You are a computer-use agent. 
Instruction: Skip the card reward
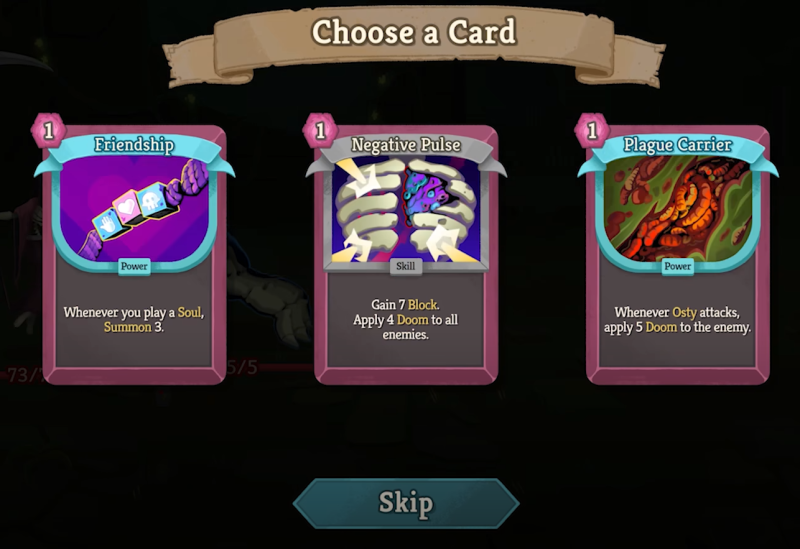[406, 502]
